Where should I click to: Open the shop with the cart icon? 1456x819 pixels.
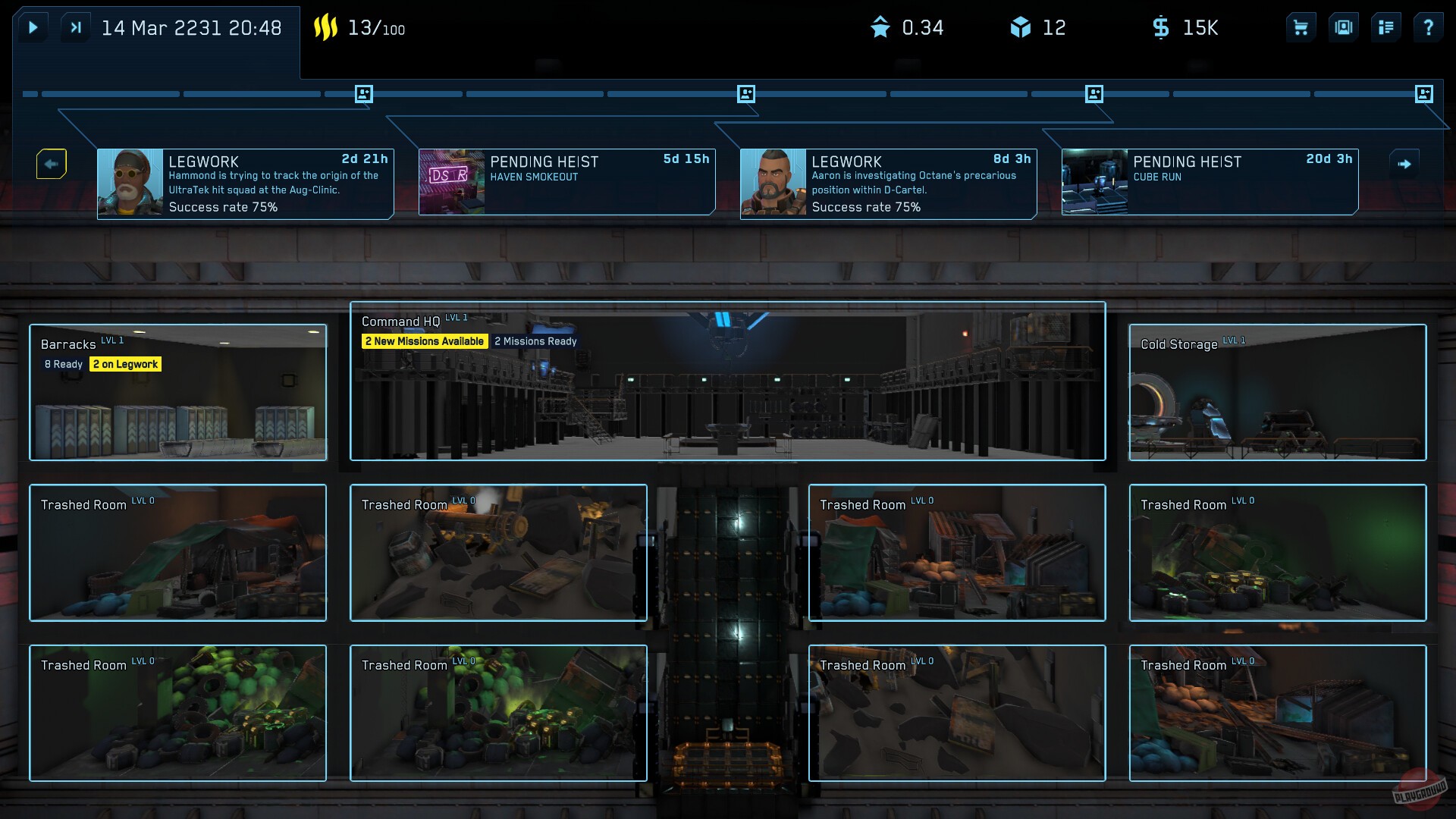coord(1300,27)
